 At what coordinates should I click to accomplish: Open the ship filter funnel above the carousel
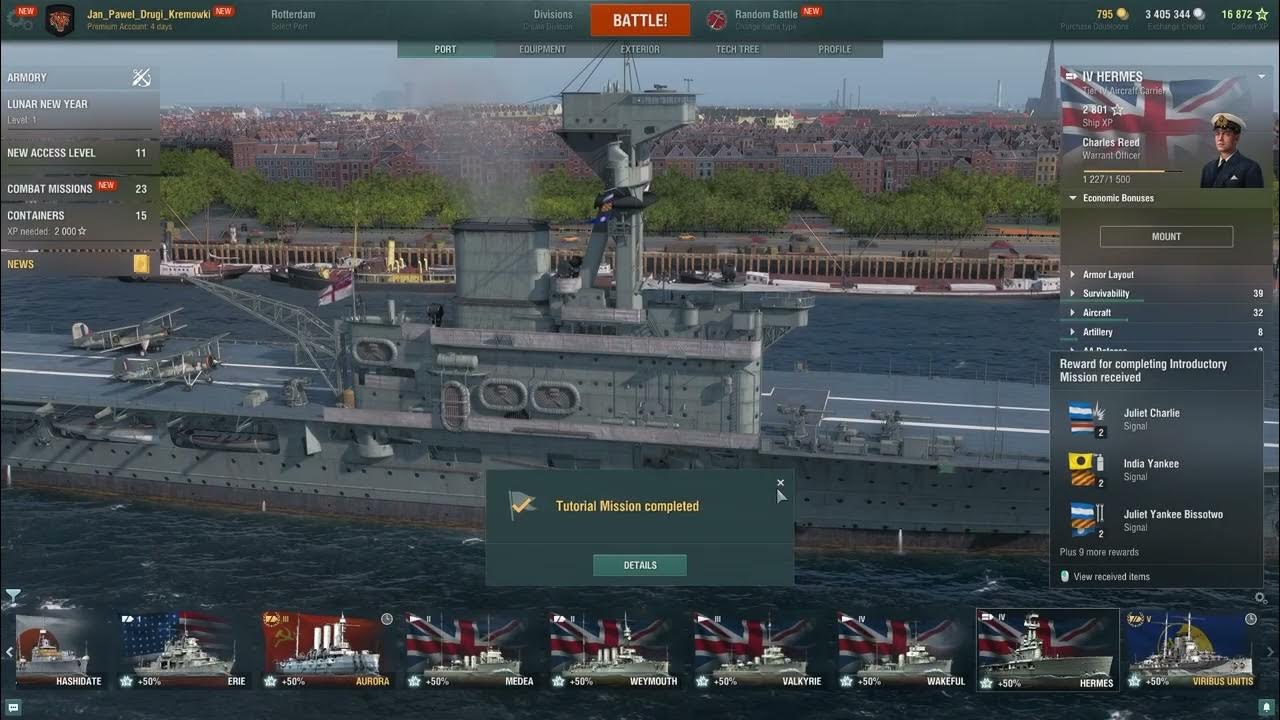click(16, 596)
